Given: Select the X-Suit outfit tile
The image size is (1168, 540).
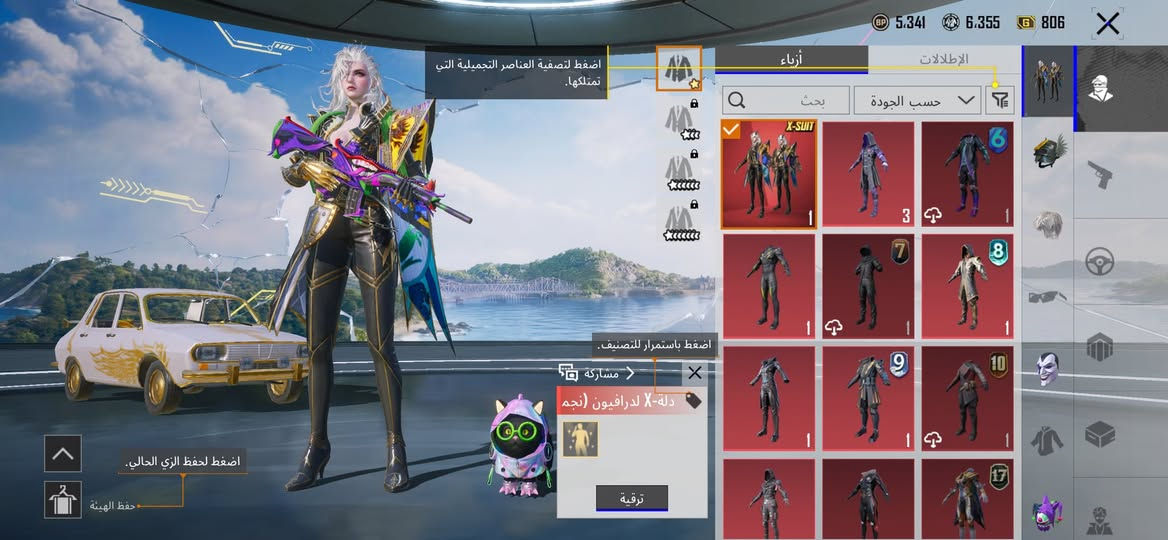Looking at the screenshot, I should point(768,175).
